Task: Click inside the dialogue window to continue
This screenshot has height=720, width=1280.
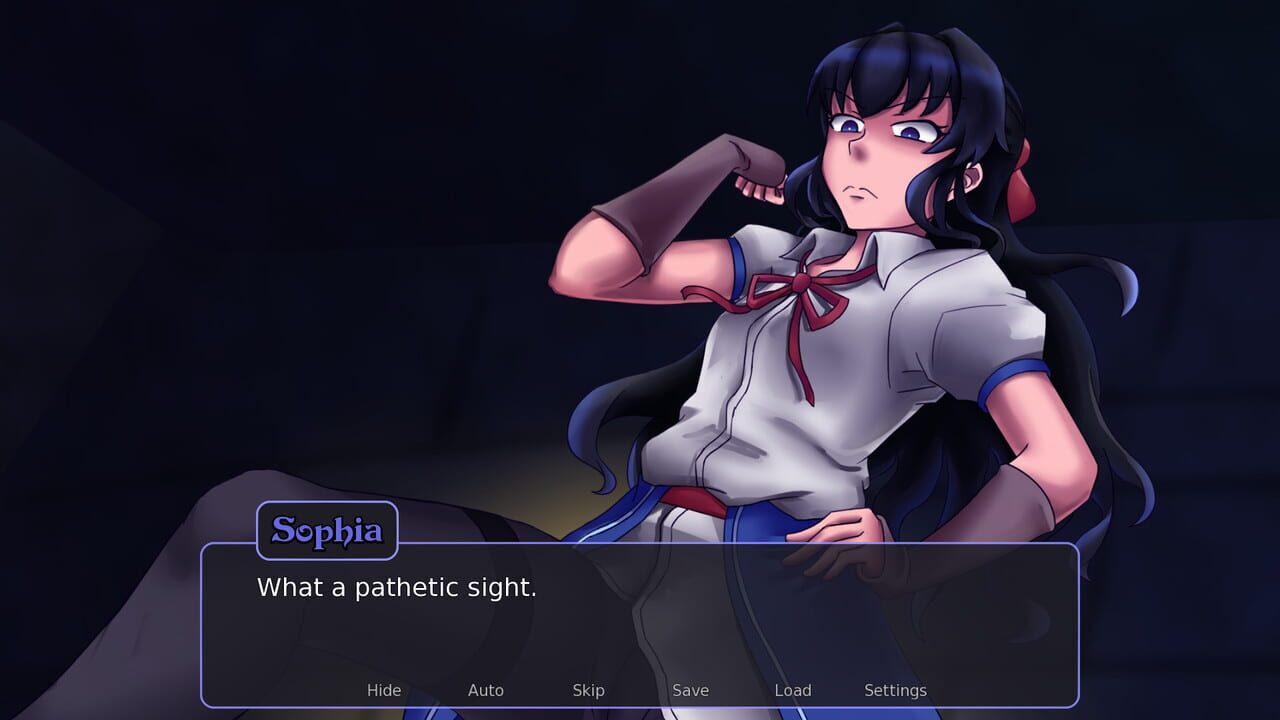Action: coord(640,620)
